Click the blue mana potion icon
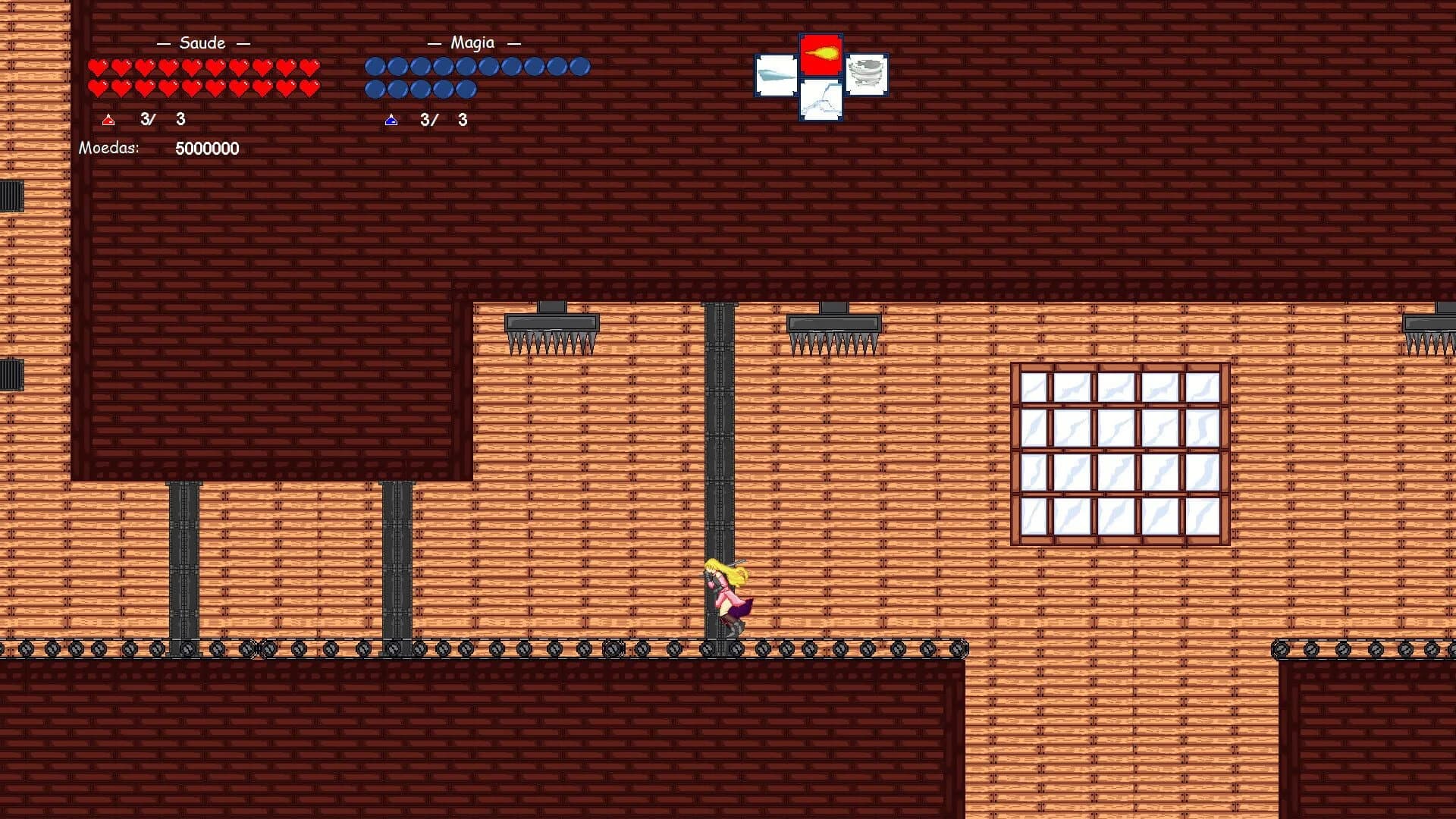This screenshot has width=1456, height=819. pyautogui.click(x=391, y=119)
